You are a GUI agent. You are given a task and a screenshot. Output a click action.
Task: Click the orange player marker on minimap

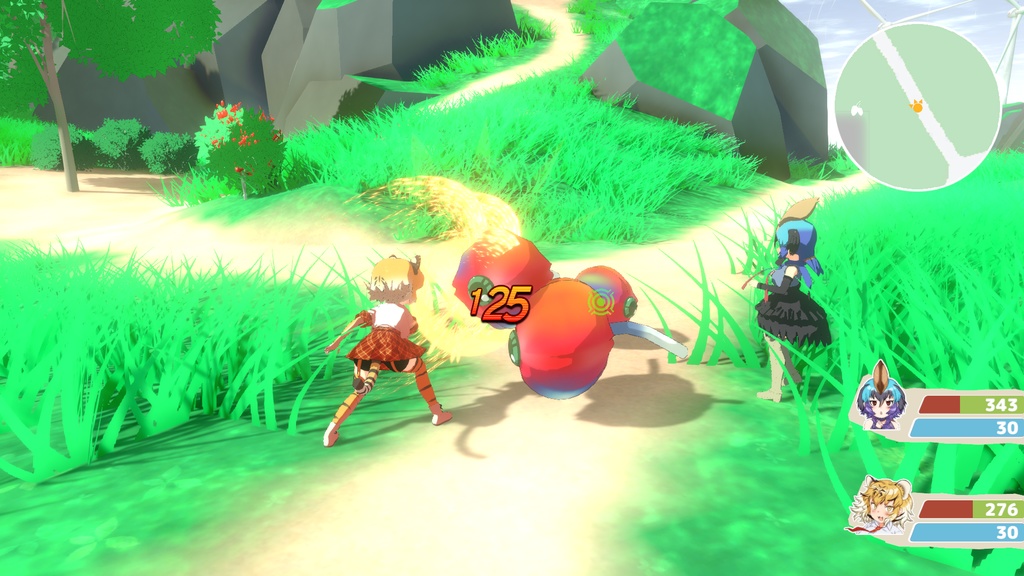coord(916,104)
